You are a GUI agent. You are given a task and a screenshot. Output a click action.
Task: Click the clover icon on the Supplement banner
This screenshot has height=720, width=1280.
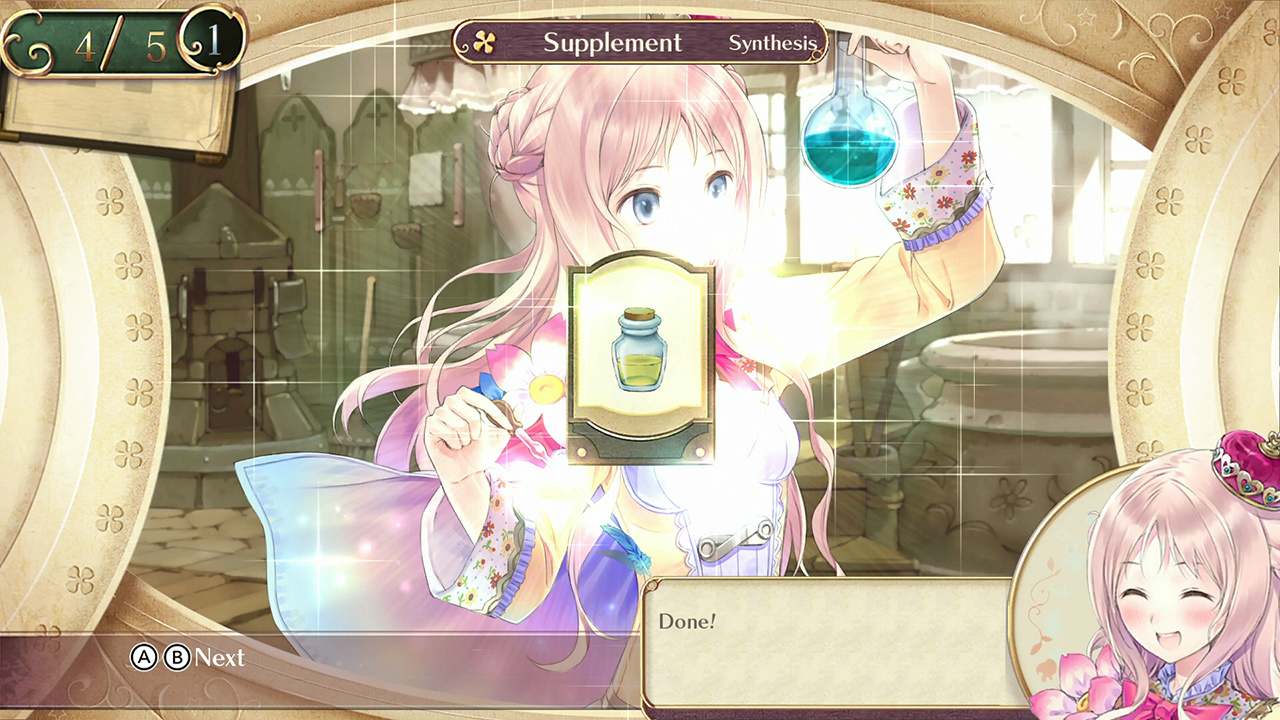(x=488, y=42)
